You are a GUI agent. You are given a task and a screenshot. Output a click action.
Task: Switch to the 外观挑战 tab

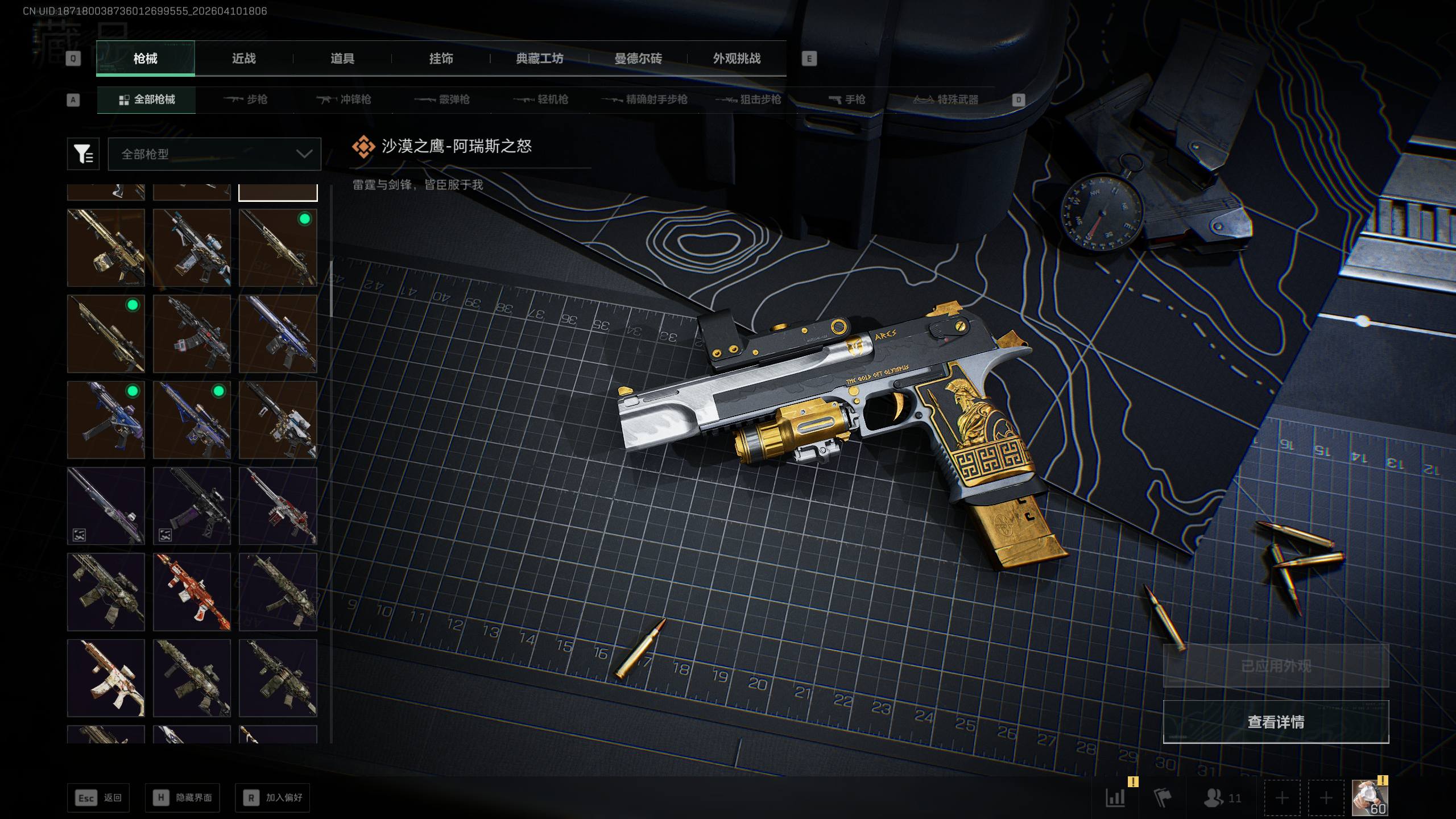[737, 59]
